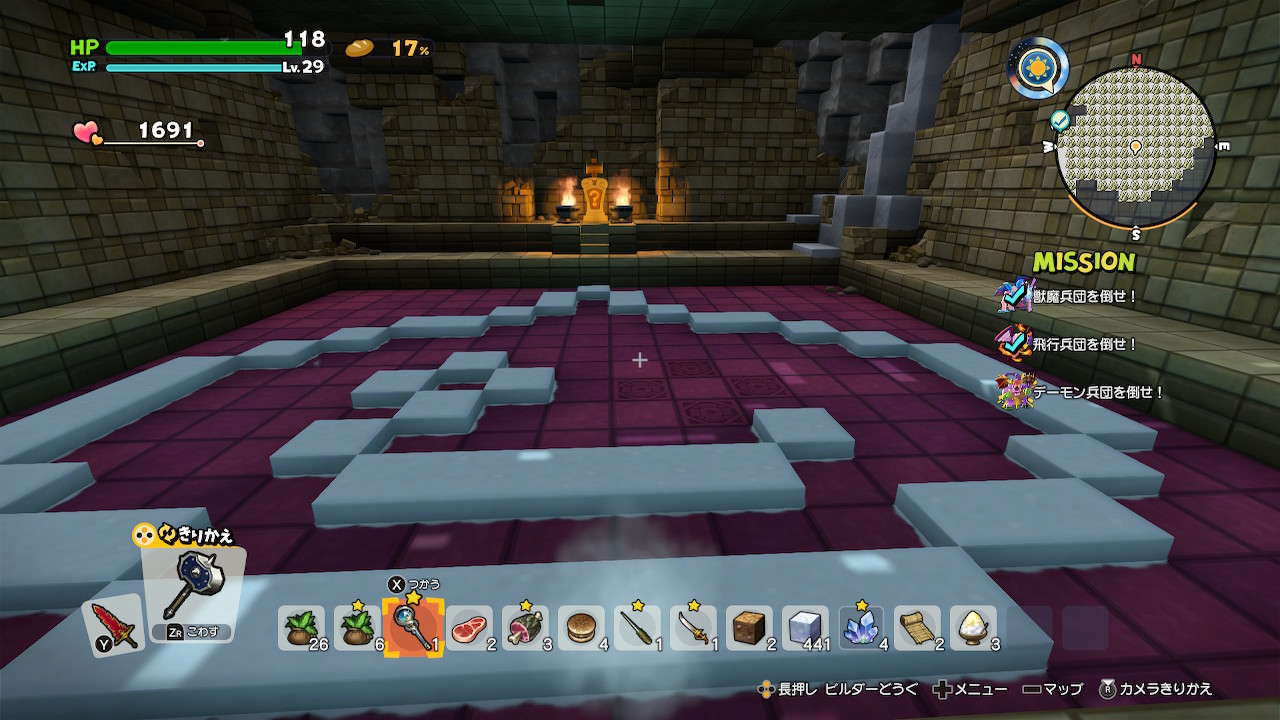1280x720 pixels.
Task: Choose the blue crystal cluster slot
Action: point(861,629)
